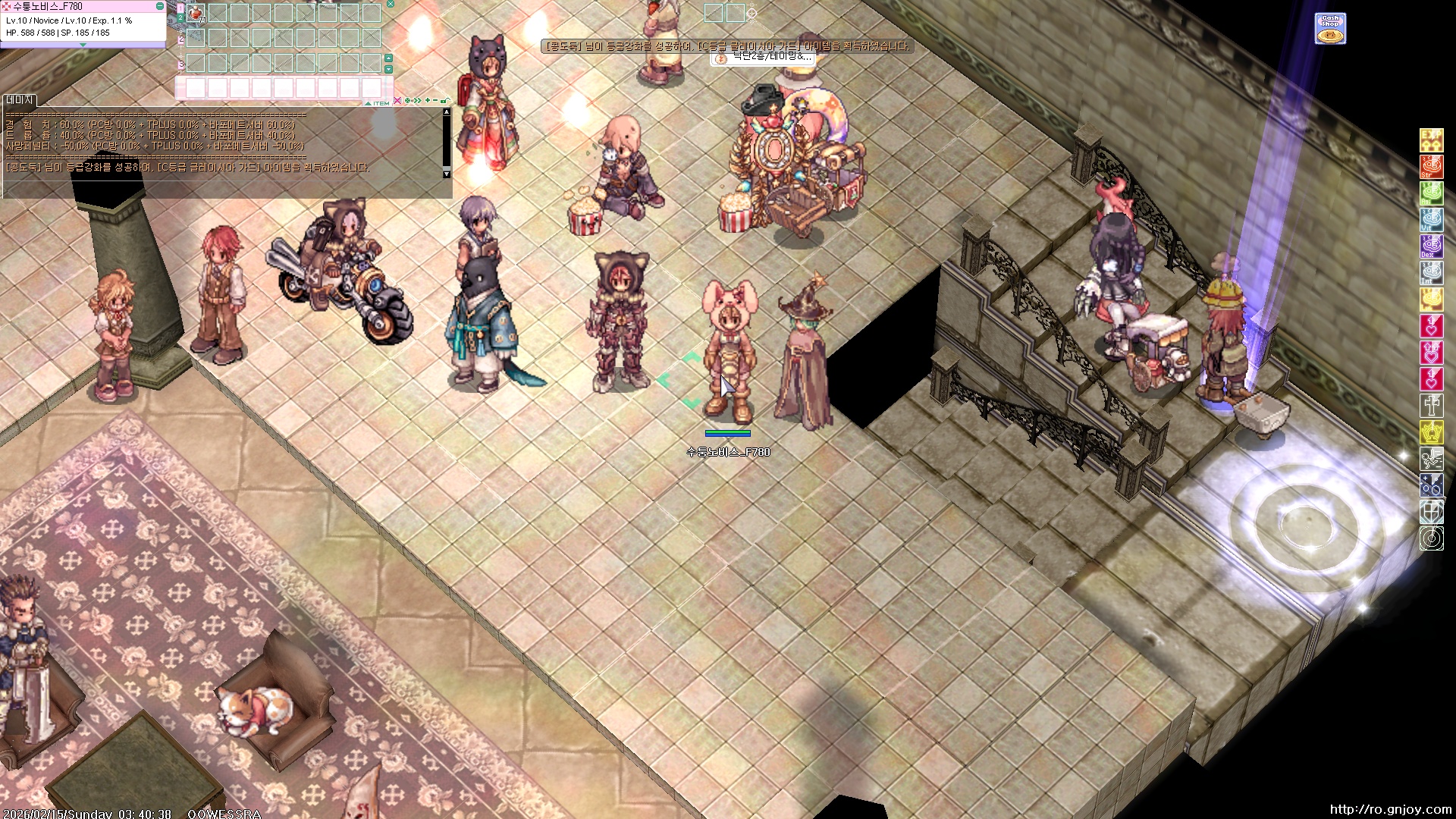
Task: Close the hotbar panel
Action: click(x=391, y=5)
